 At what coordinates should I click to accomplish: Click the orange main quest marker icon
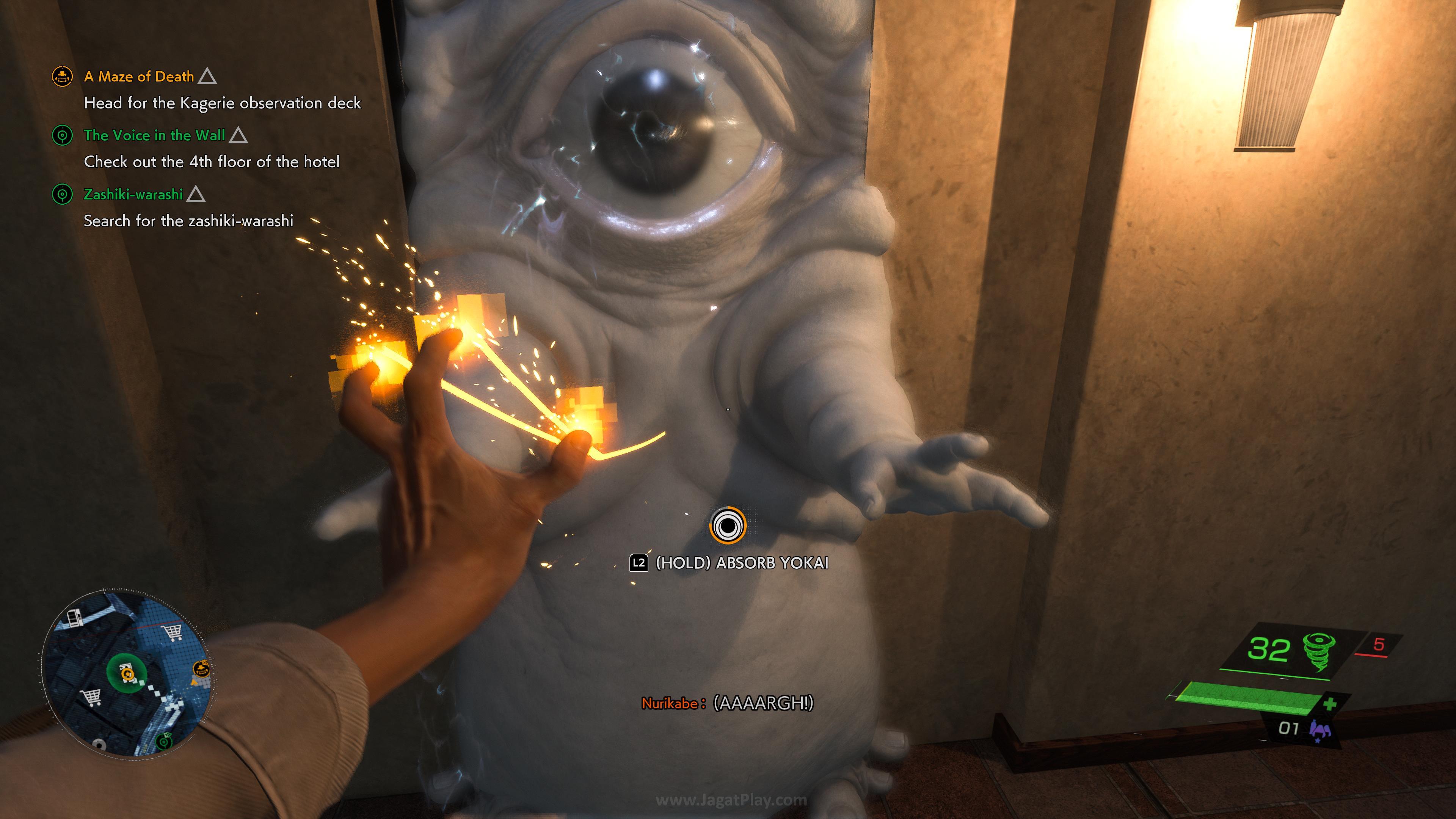62,76
